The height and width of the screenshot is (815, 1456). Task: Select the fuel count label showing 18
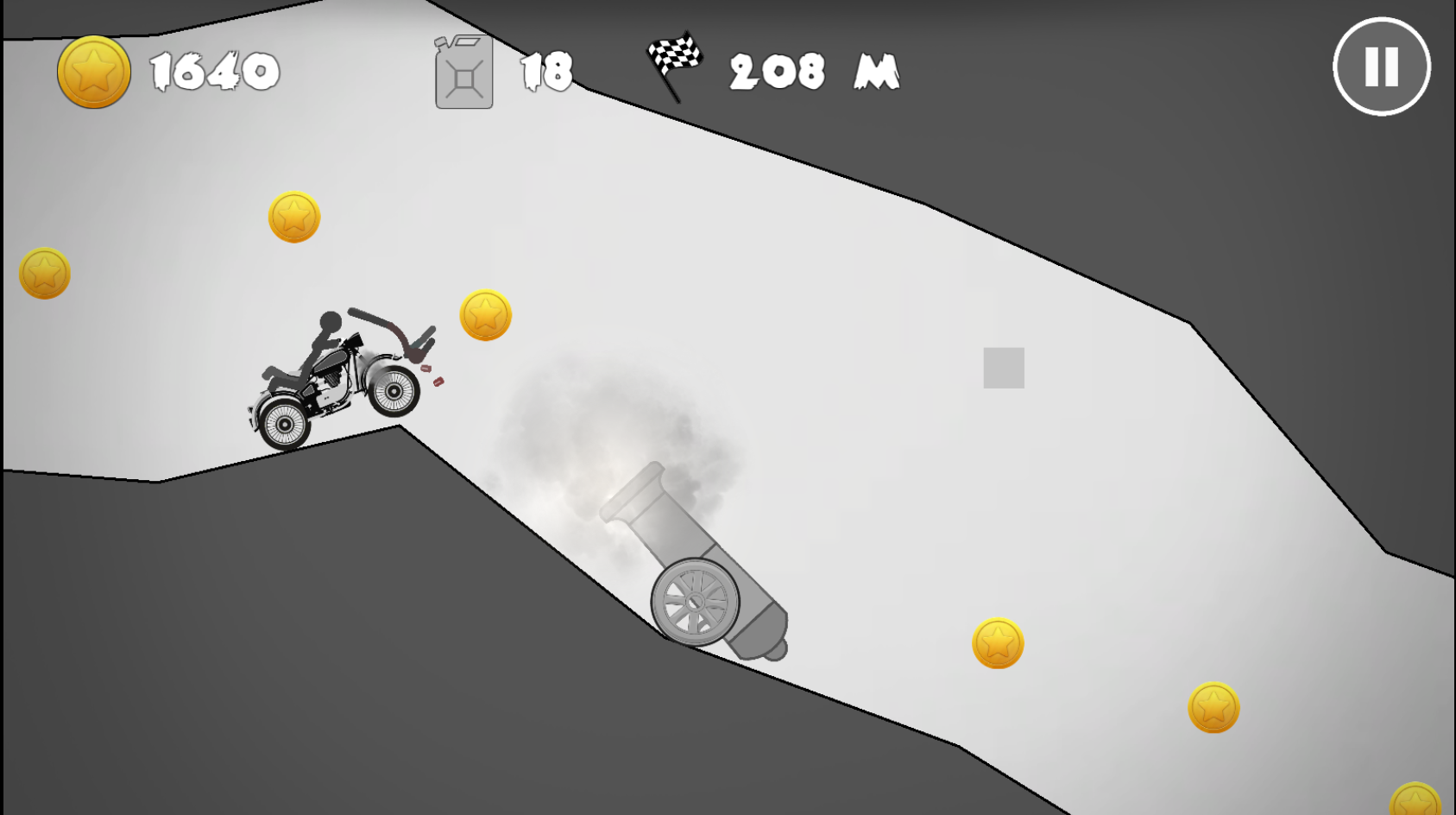547,73
